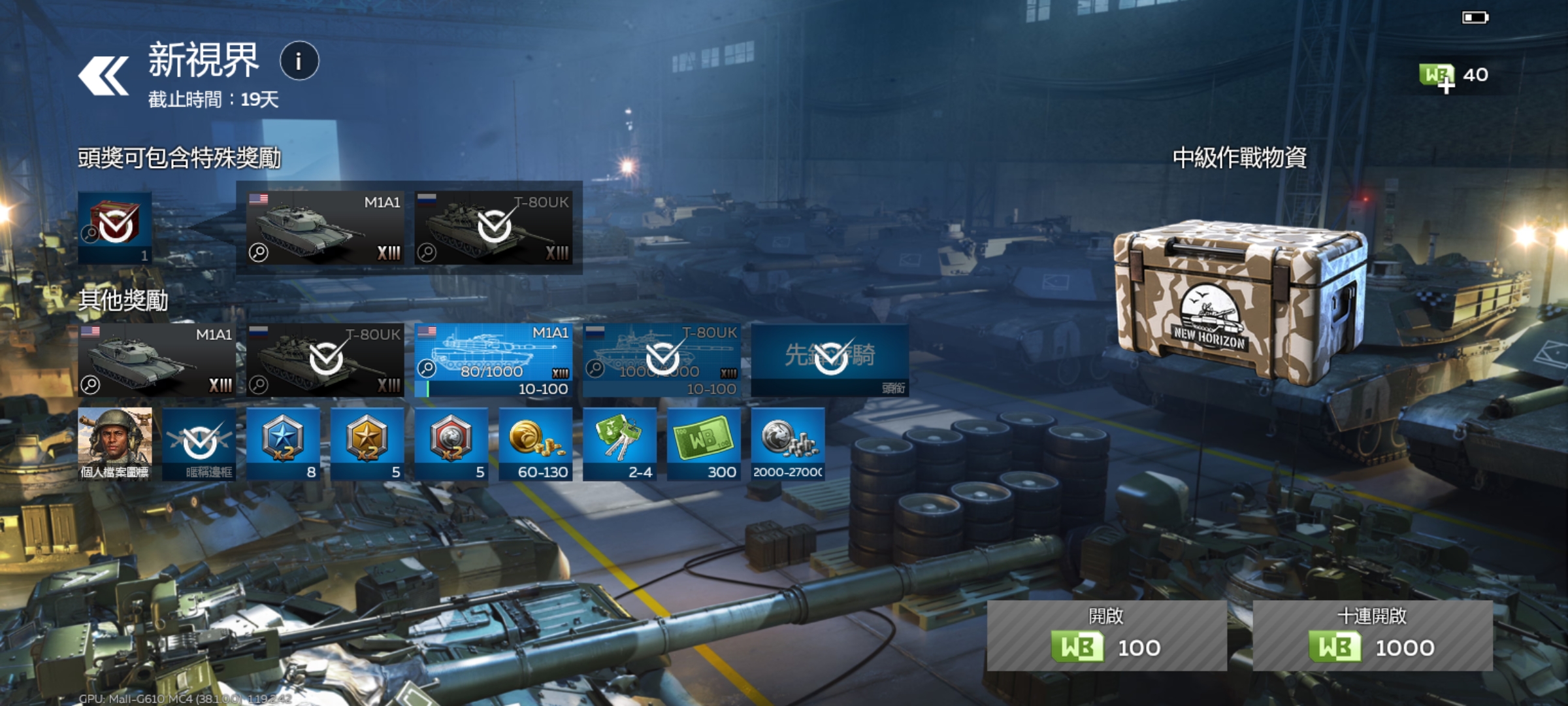Select the nickname frame reward tile
Image resolution: width=1568 pixels, height=706 pixels.
click(199, 444)
